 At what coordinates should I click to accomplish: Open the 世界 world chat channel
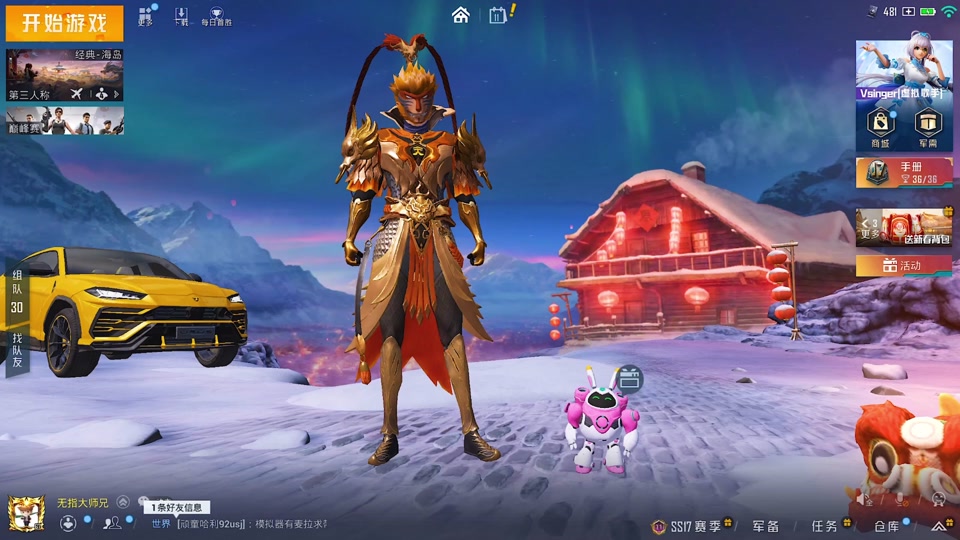[161, 524]
